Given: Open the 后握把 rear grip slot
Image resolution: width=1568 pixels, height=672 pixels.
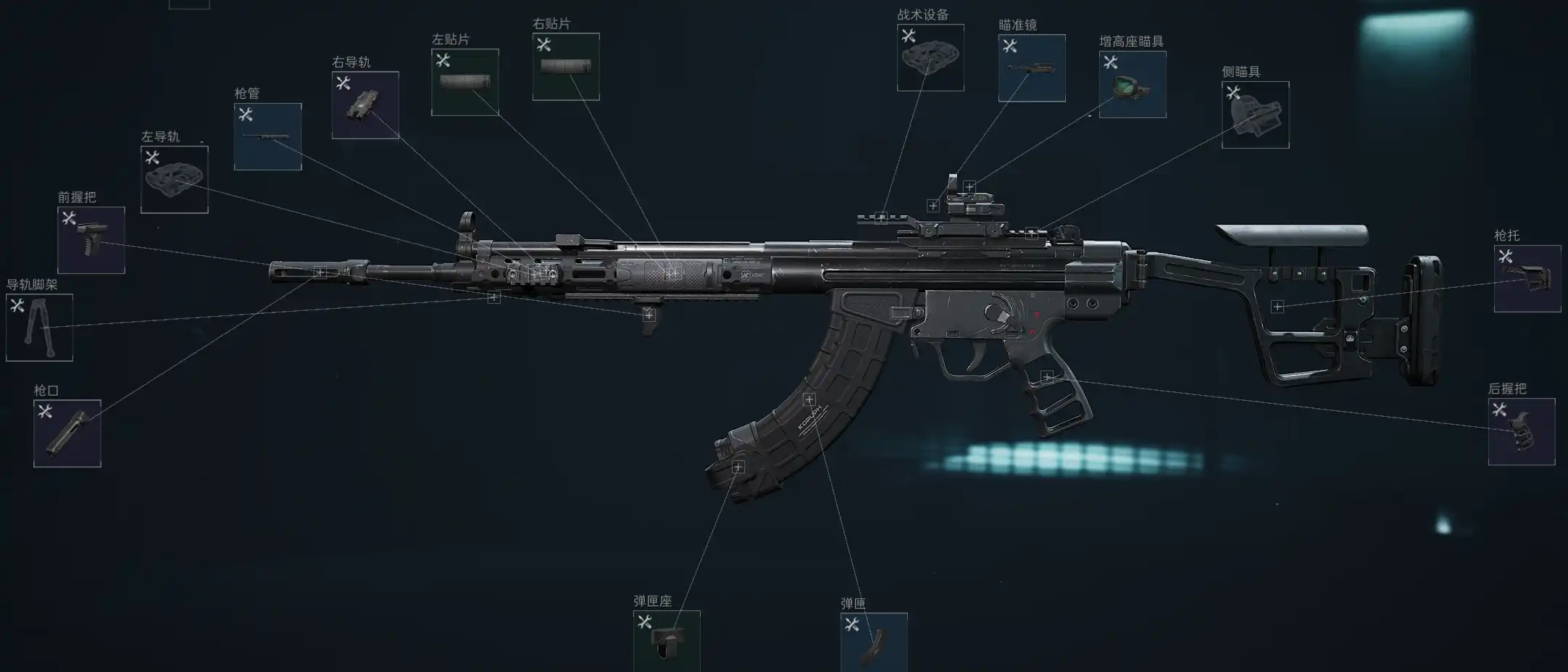Looking at the screenshot, I should point(1522,432).
